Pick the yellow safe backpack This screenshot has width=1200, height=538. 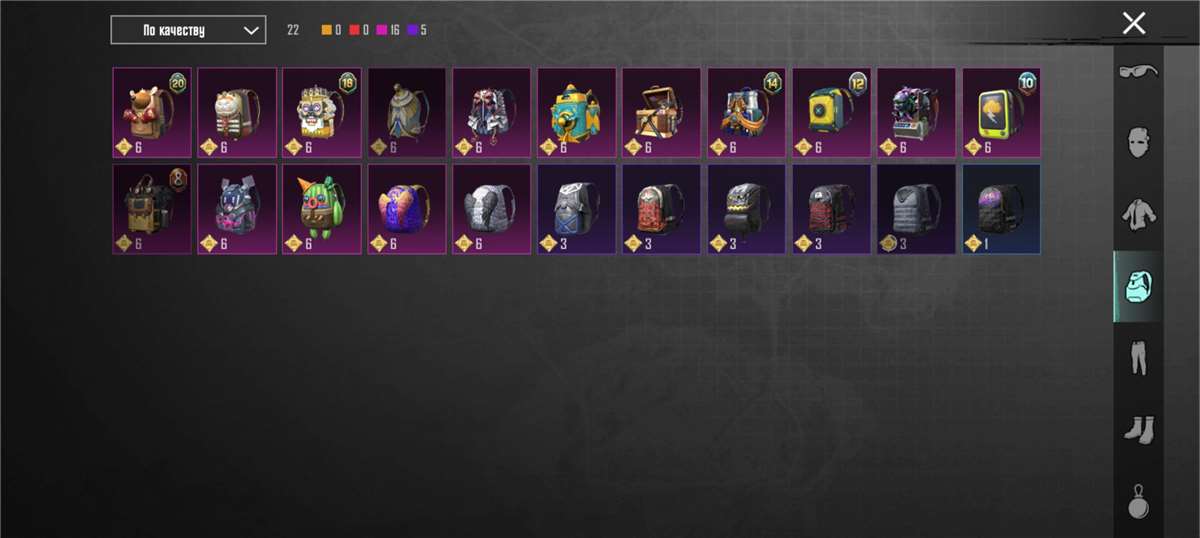click(x=831, y=112)
